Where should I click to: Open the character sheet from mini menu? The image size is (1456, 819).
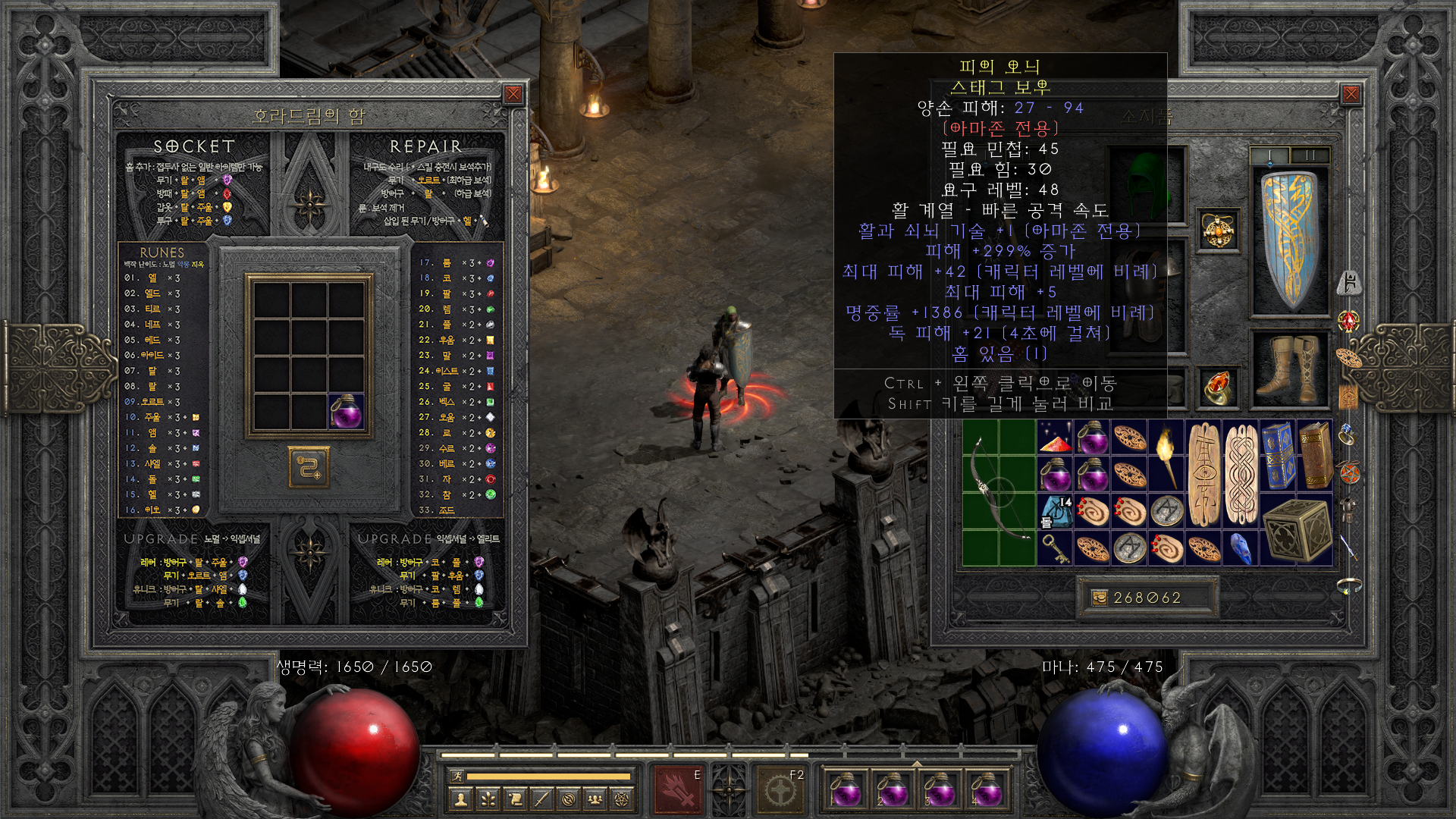(460, 799)
